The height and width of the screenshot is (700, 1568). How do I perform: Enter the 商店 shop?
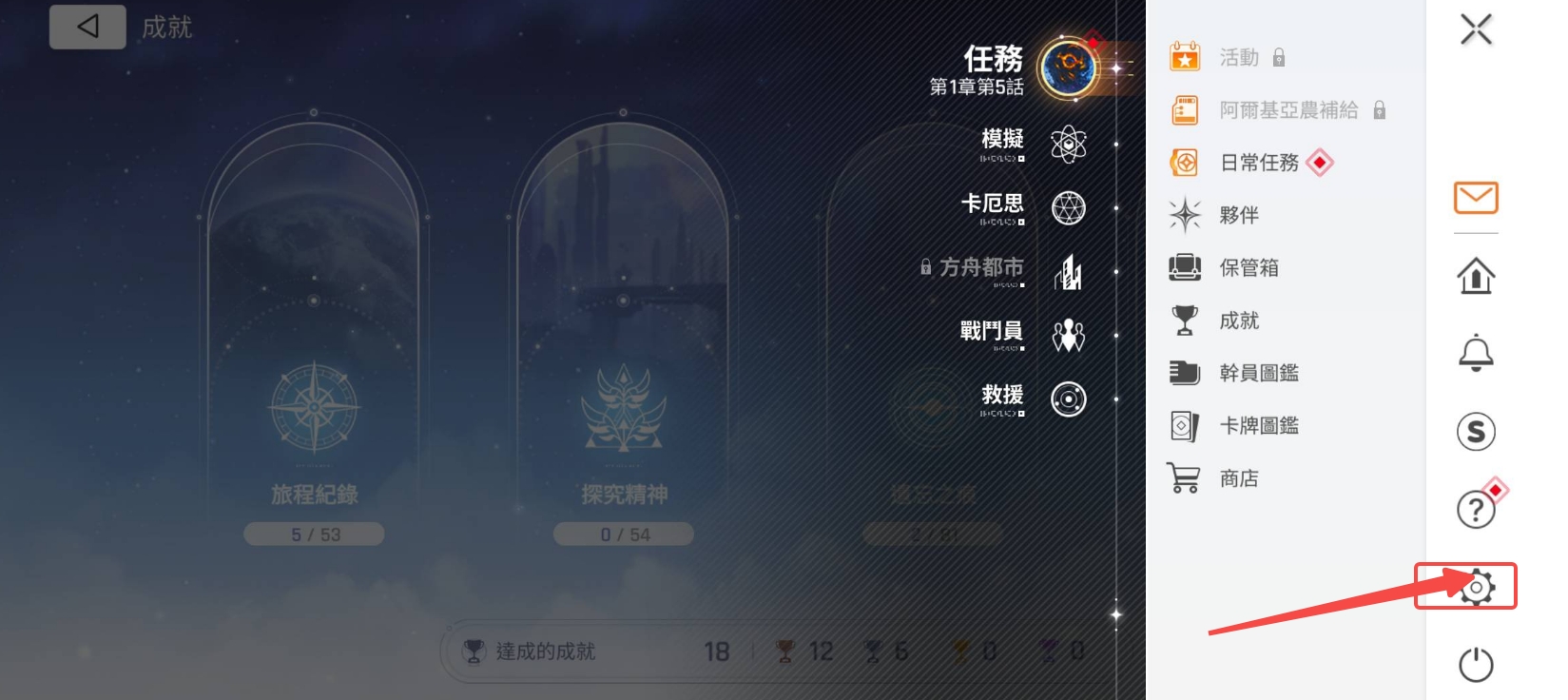pos(1238,478)
